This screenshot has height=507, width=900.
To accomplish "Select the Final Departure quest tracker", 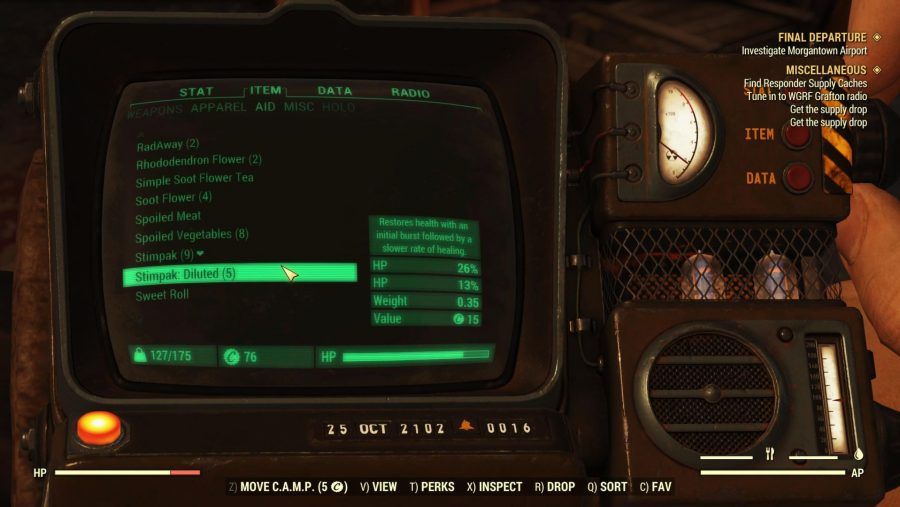I will (x=823, y=37).
